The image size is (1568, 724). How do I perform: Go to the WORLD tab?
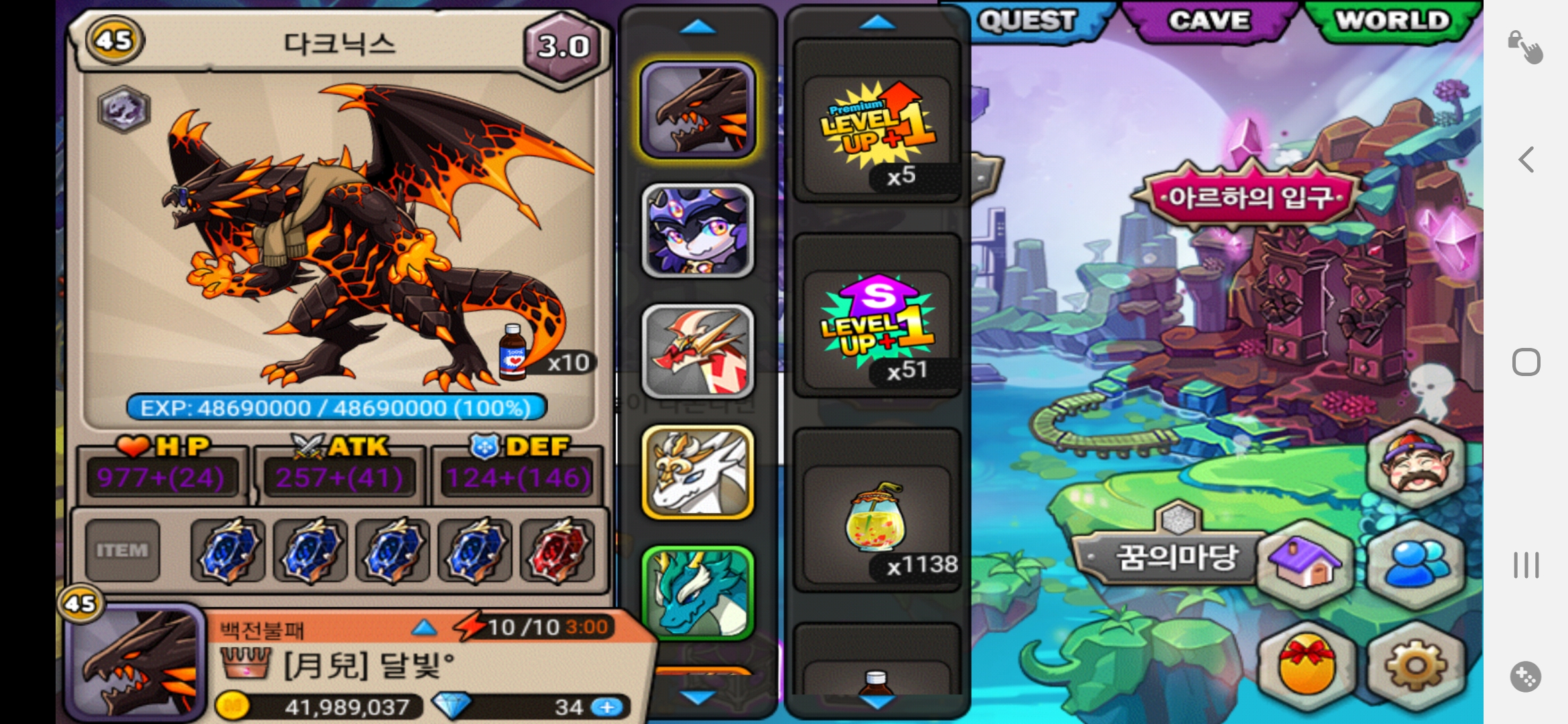1392,21
